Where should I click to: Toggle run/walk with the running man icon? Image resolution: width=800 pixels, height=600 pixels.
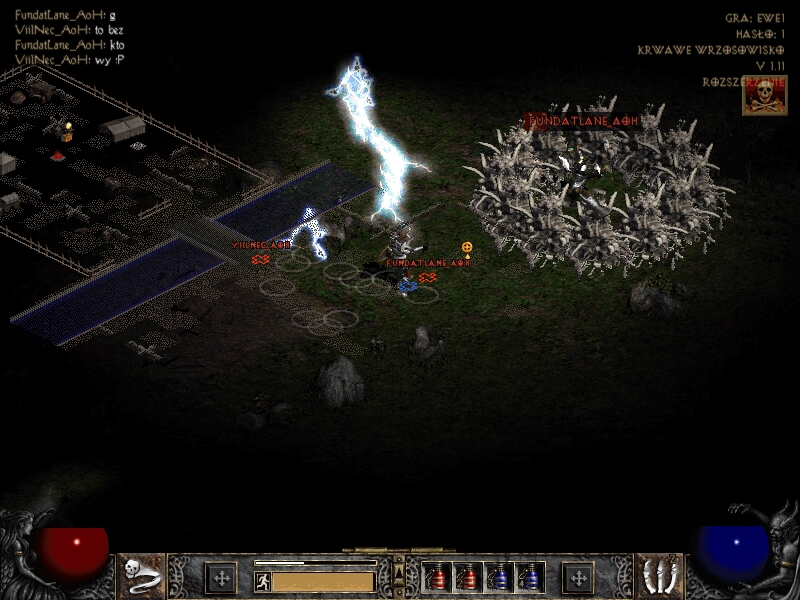pyautogui.click(x=262, y=581)
